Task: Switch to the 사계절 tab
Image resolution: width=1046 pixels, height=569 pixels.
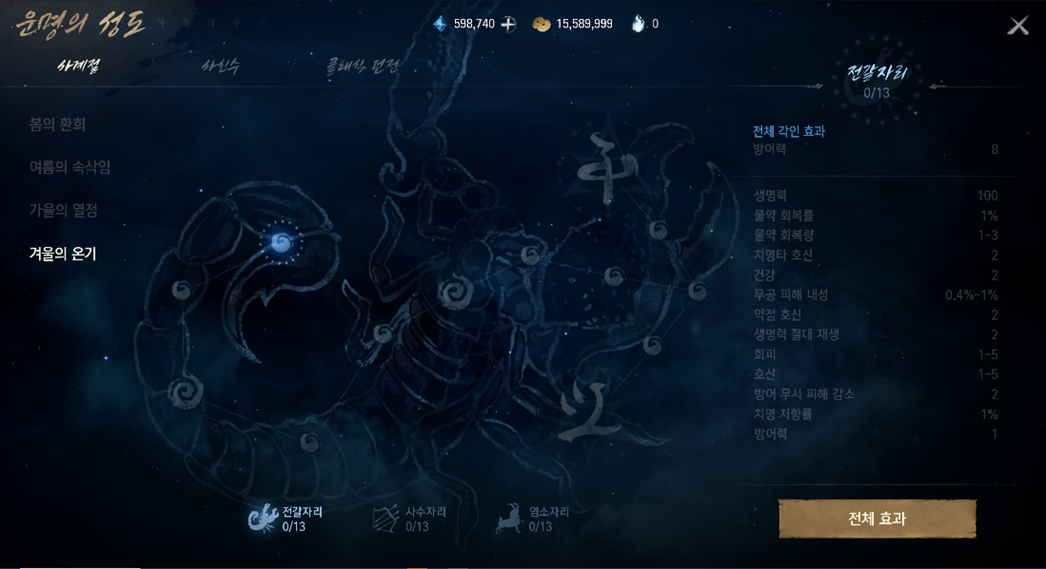Action: (78, 66)
